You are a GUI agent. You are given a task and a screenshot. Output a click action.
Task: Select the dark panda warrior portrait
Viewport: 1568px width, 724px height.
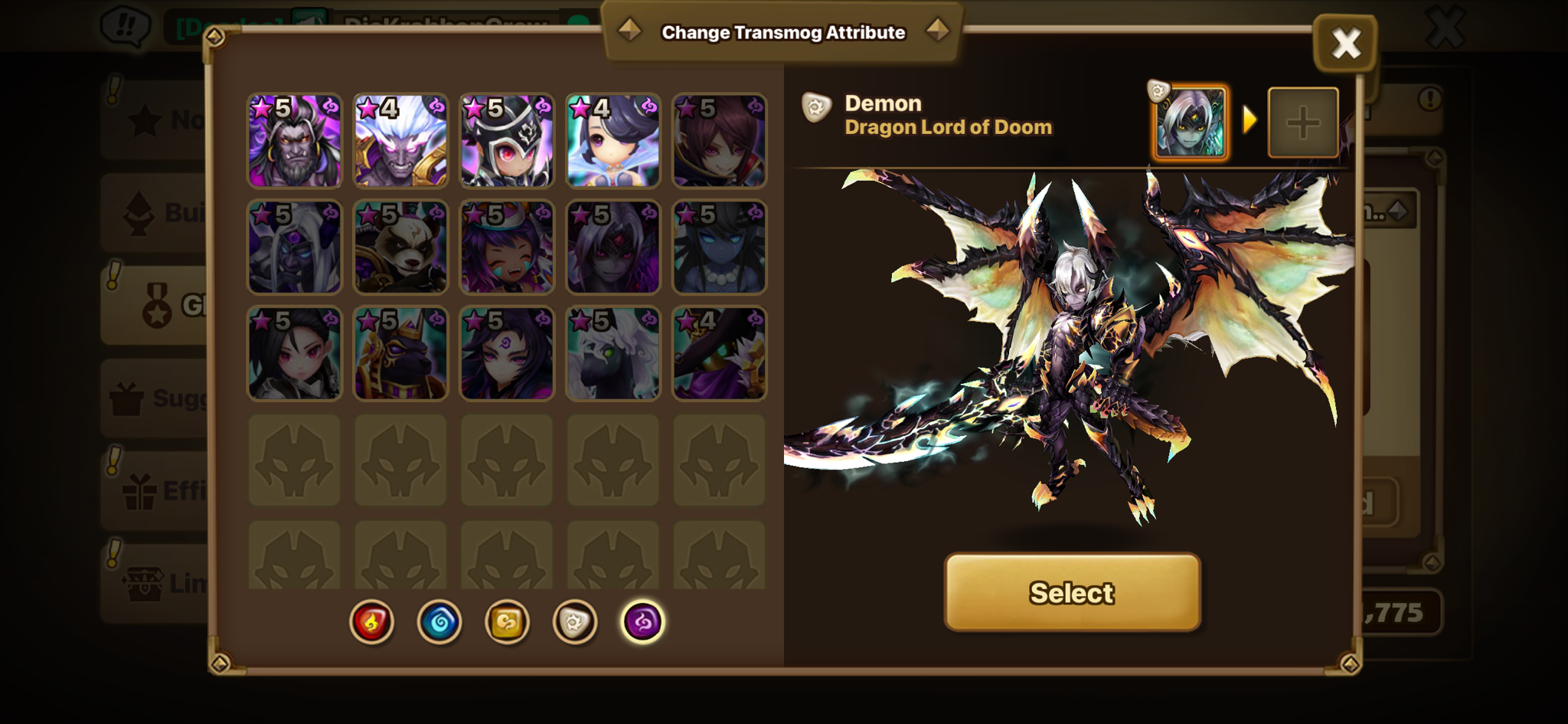point(400,247)
